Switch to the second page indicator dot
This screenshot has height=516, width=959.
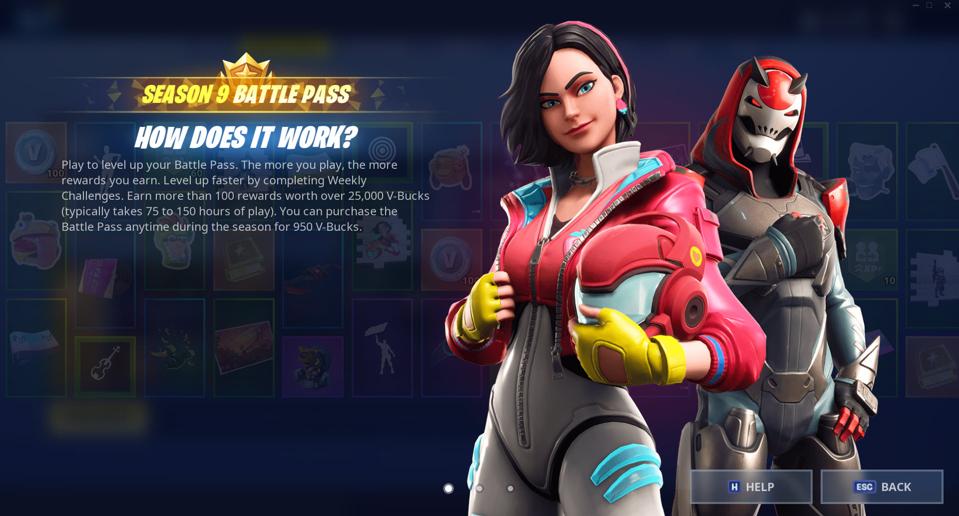point(479,489)
